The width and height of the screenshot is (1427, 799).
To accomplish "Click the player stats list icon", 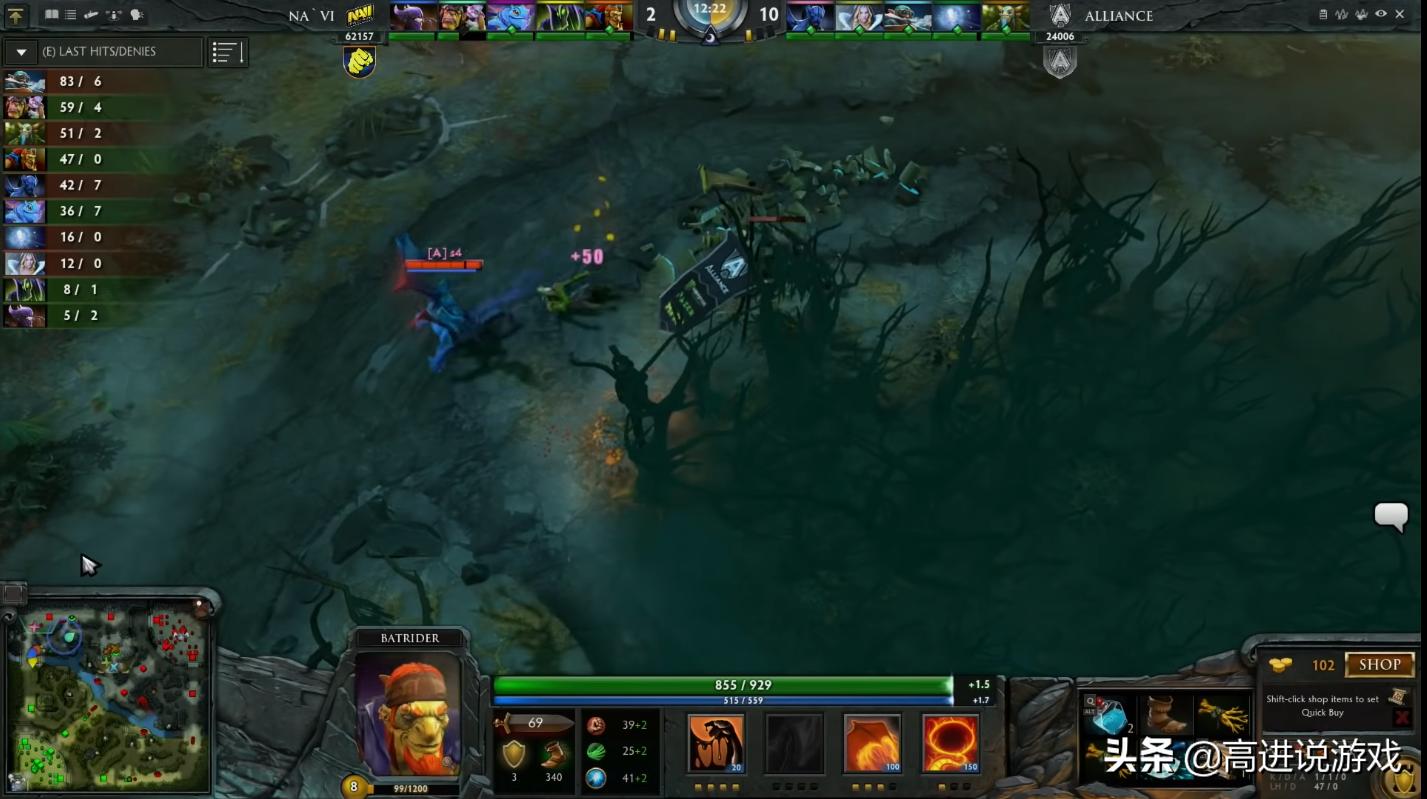I will [x=228, y=52].
